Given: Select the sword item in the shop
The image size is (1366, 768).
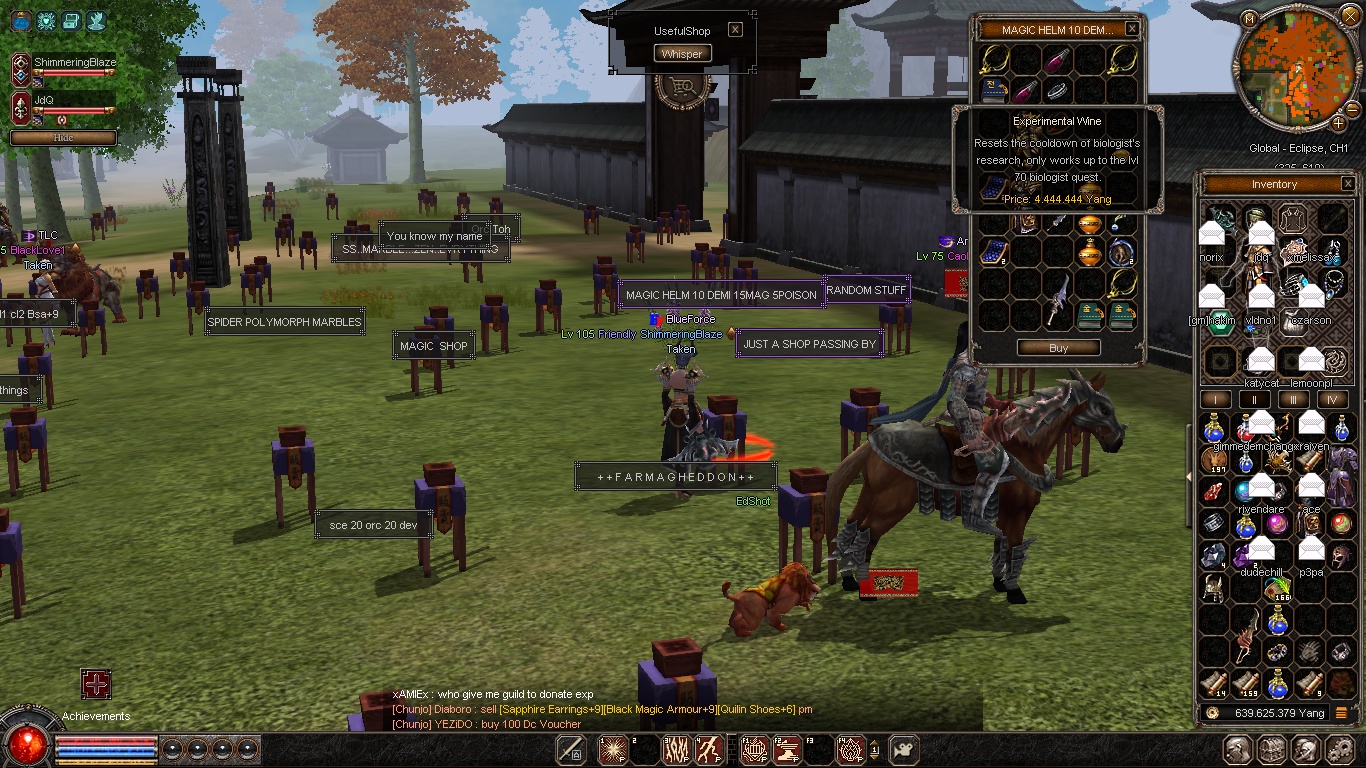Looking at the screenshot, I should click(1058, 300).
